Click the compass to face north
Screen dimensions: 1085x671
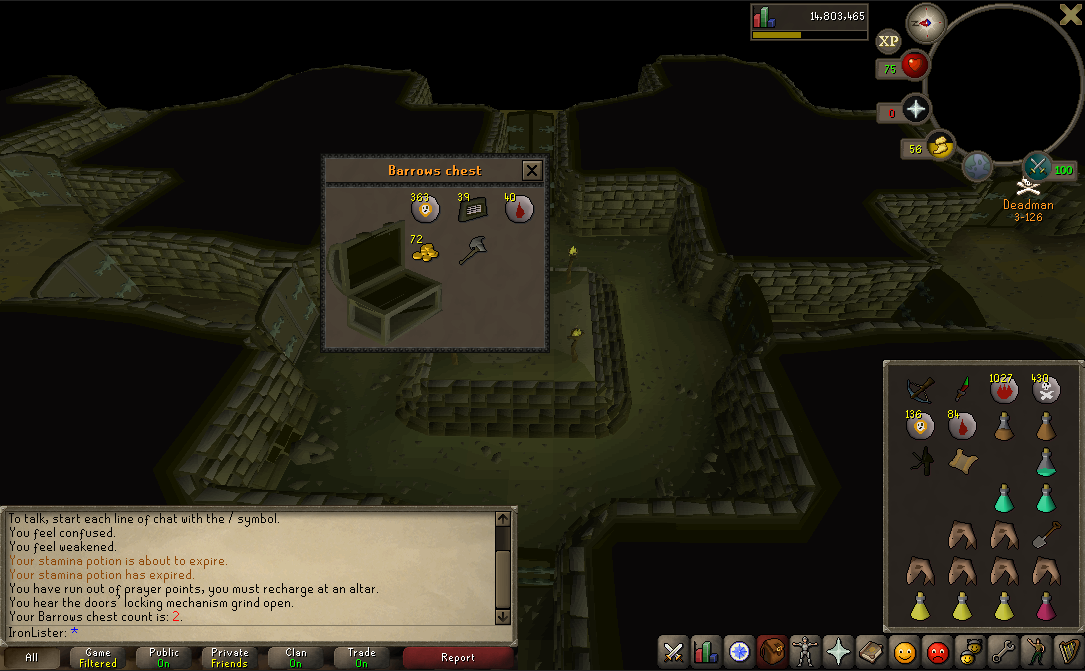pyautogui.click(x=925, y=23)
